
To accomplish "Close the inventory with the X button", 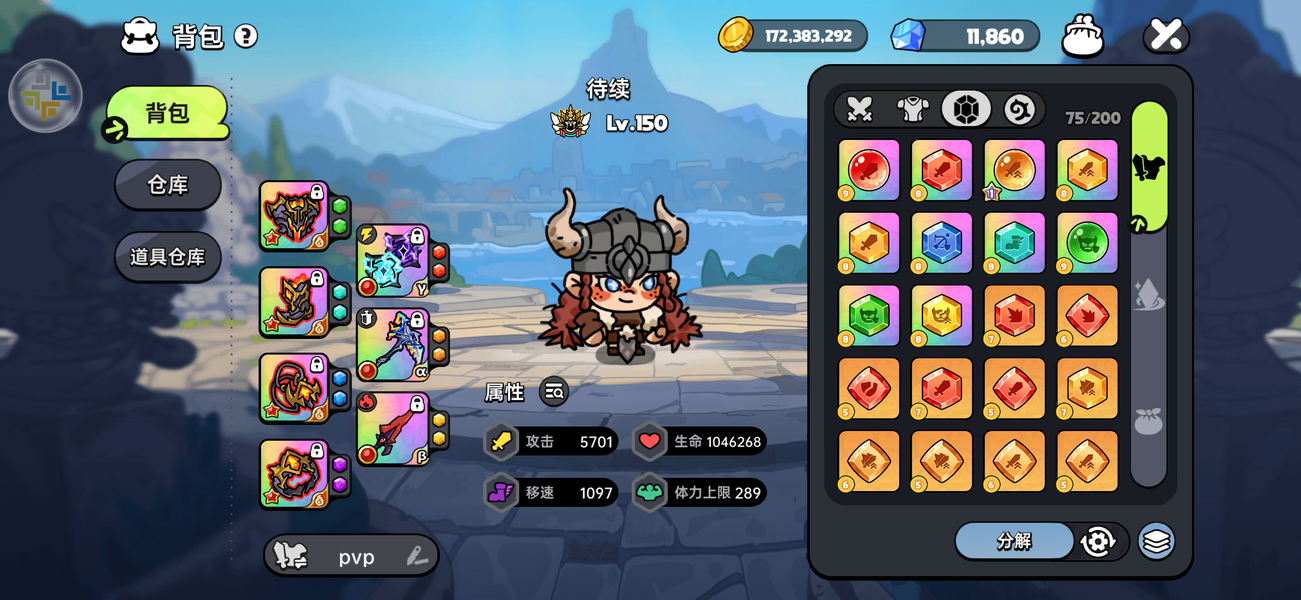I will 1166,36.
